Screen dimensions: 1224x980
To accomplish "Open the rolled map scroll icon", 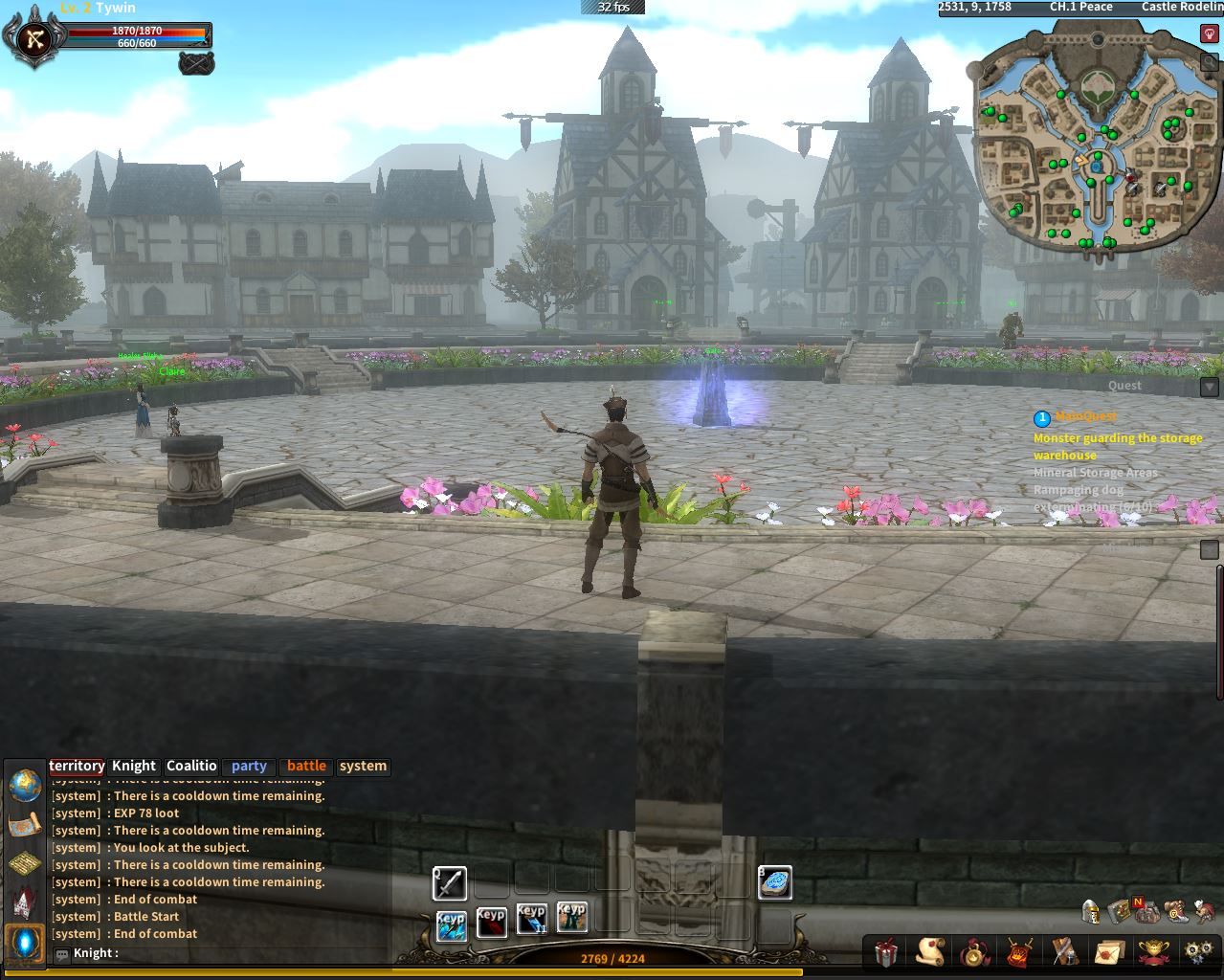I will (25, 824).
